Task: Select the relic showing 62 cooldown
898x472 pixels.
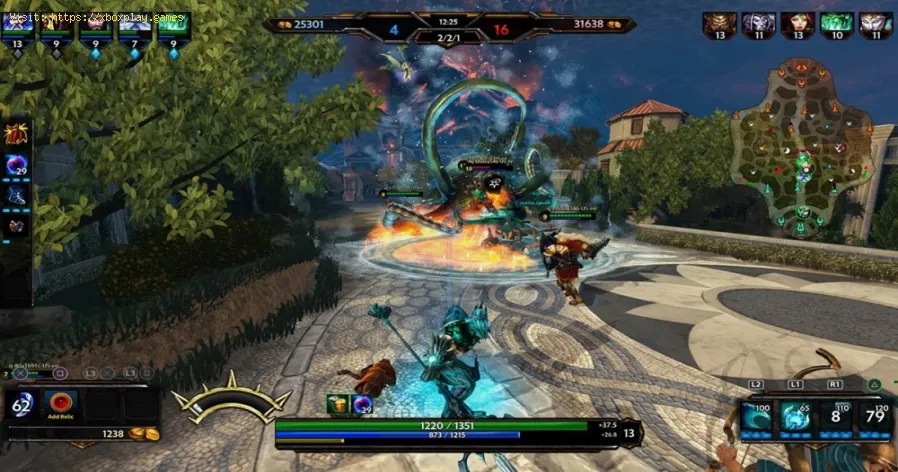Action: pos(23,404)
